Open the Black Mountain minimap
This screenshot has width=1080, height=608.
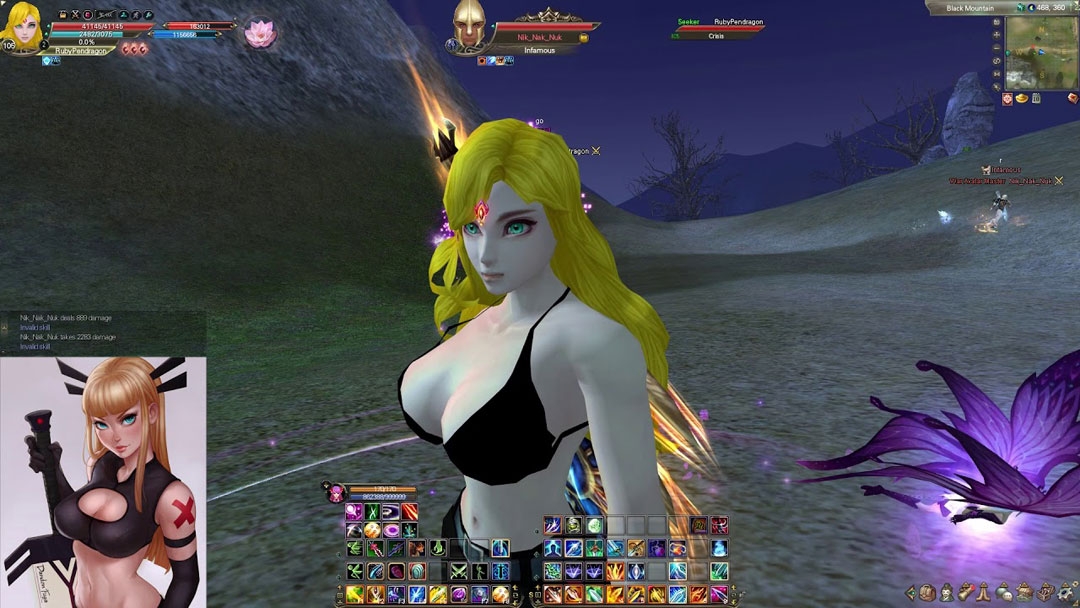(x=1039, y=52)
